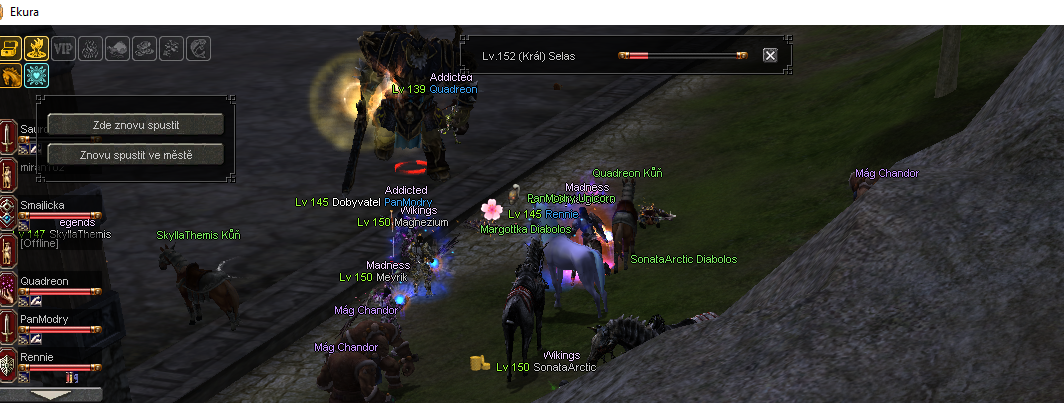Choose "Zde znovu spustit" to respawn here
Viewport: 1064px width, 403px height.
[135, 124]
